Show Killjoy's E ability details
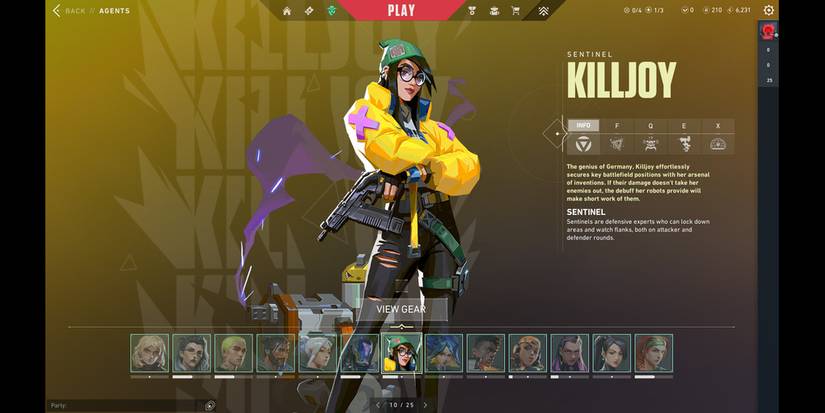Viewport: 825px width, 413px height. point(684,126)
